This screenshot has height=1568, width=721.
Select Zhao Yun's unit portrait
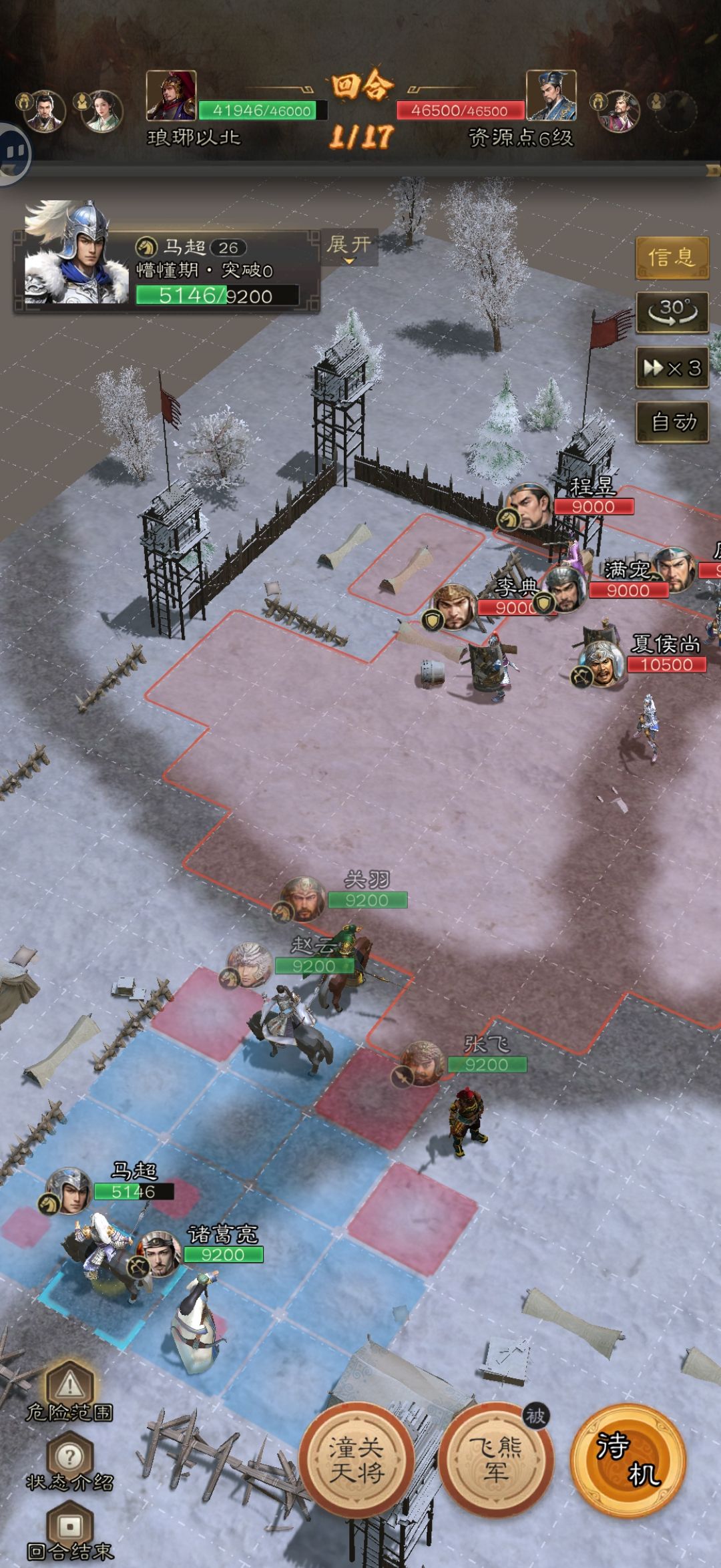(x=249, y=964)
